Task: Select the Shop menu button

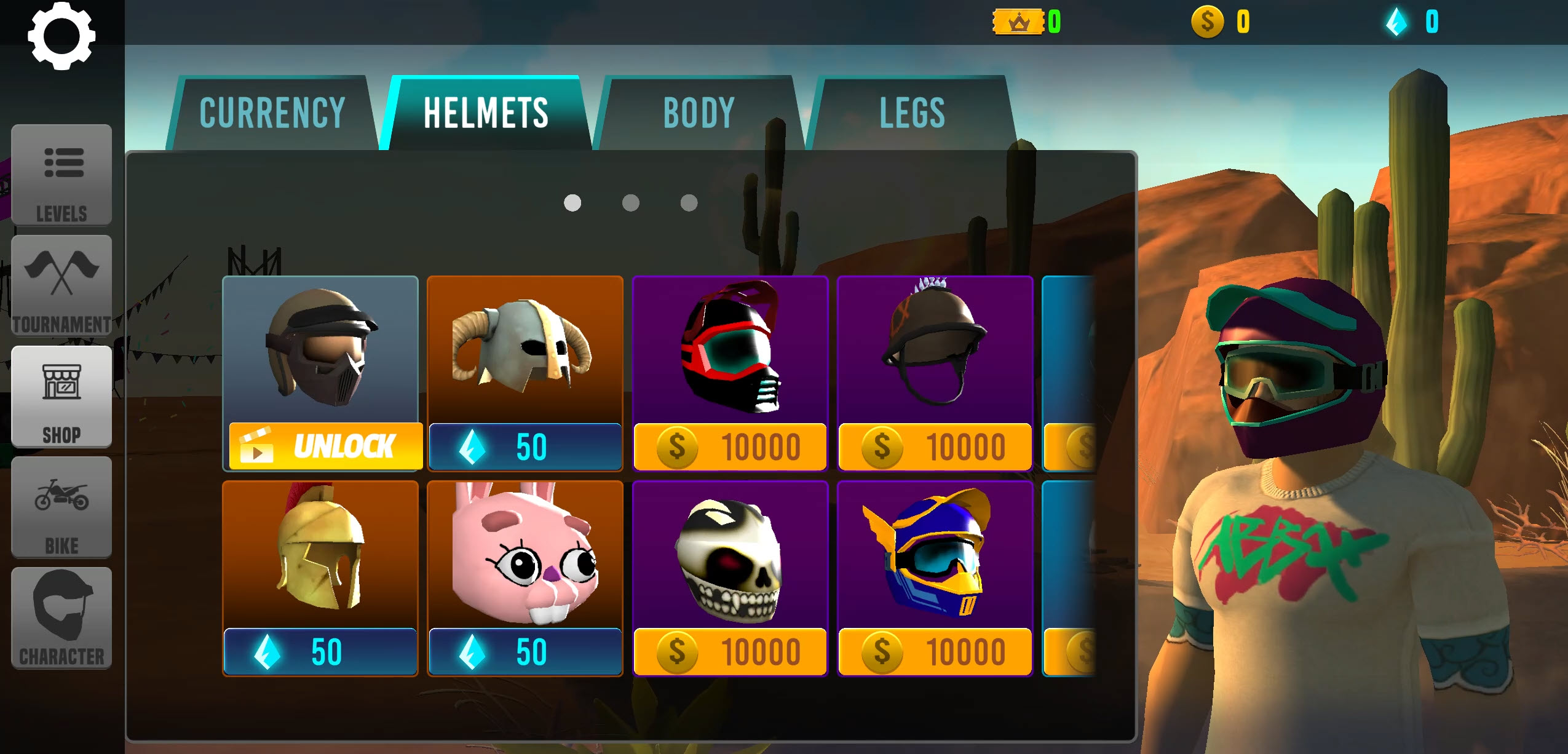Action: click(61, 397)
